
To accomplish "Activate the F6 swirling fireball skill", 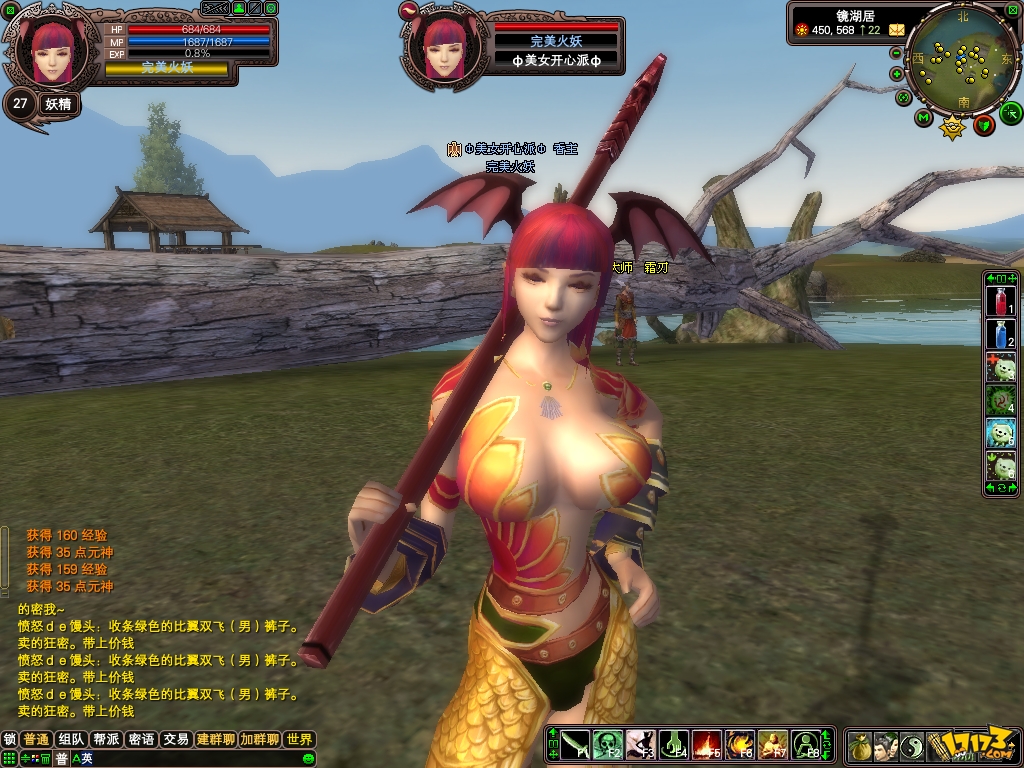I will tap(740, 744).
